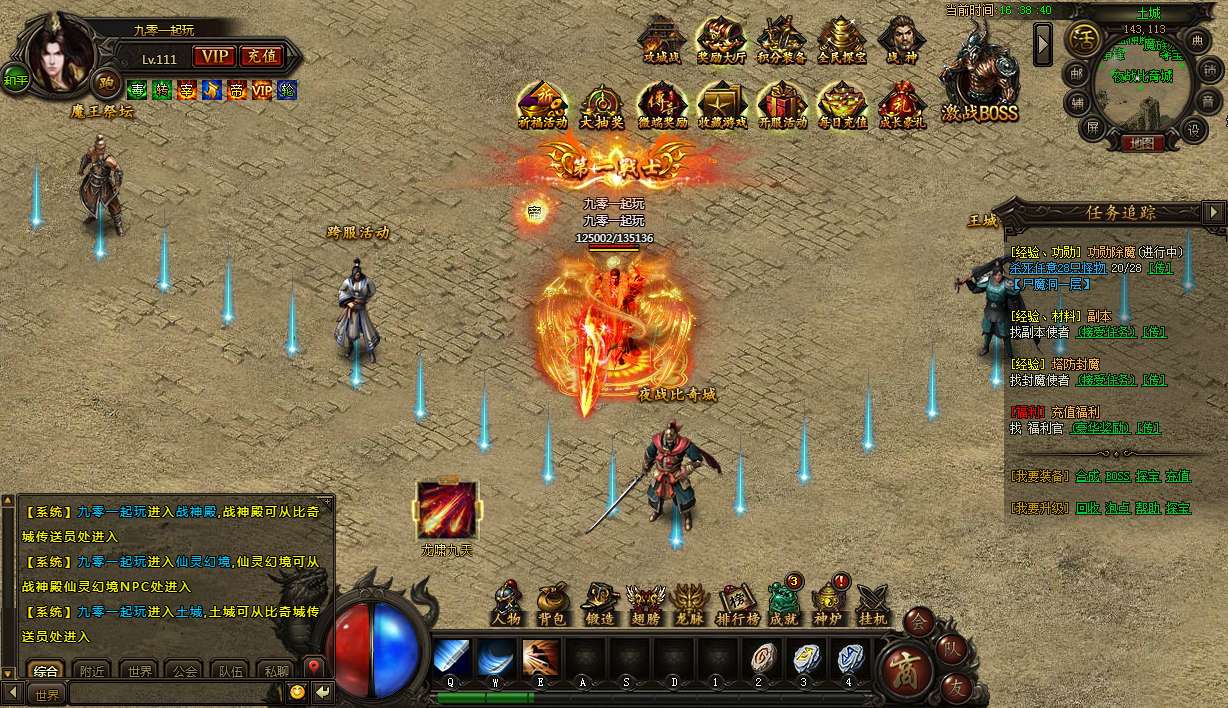1228x708 pixels.
Task: Collapse the 任务追踪 quest tracker arrow
Action: point(1214,212)
